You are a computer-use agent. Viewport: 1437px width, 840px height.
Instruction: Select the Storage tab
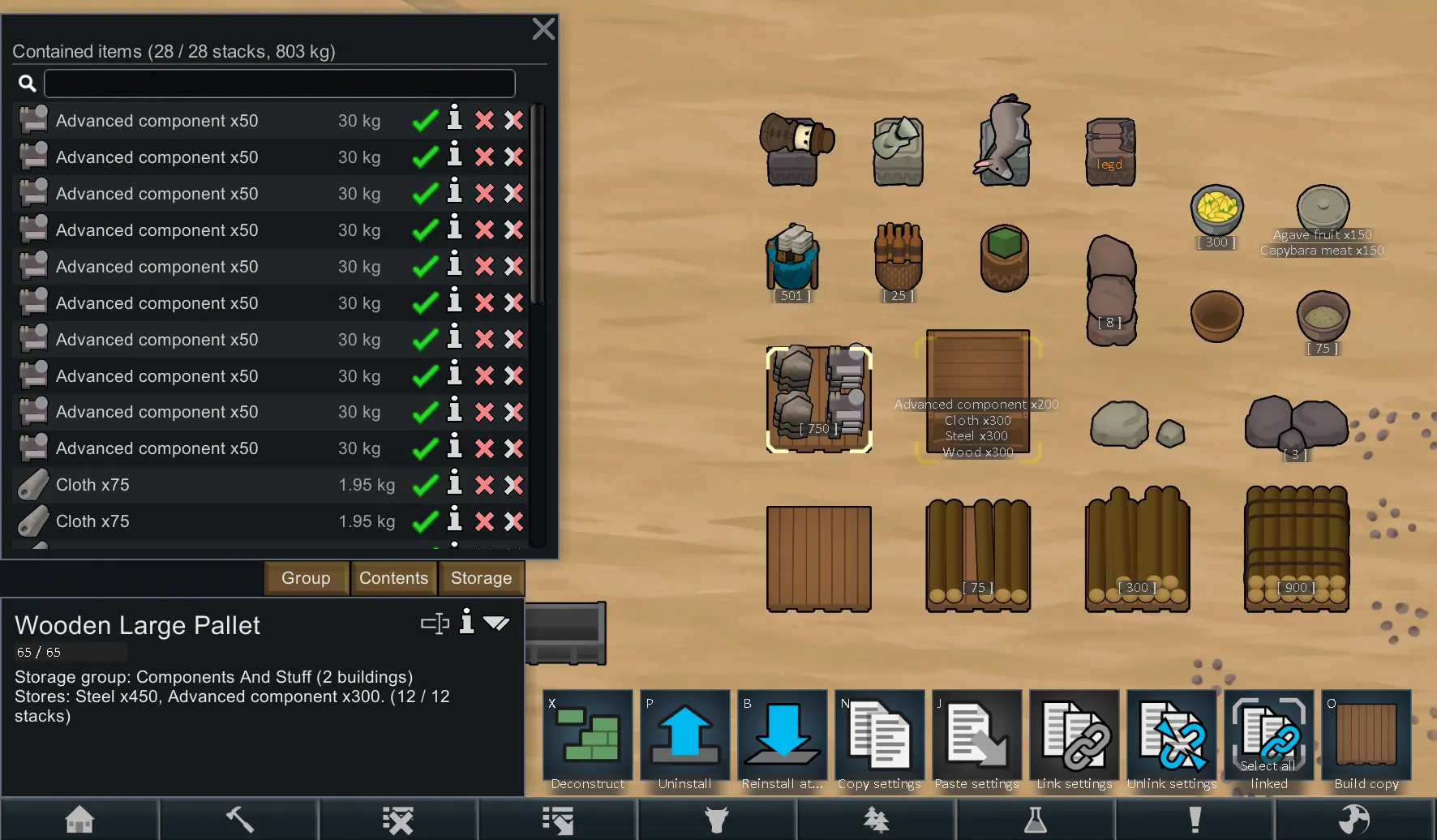481,578
